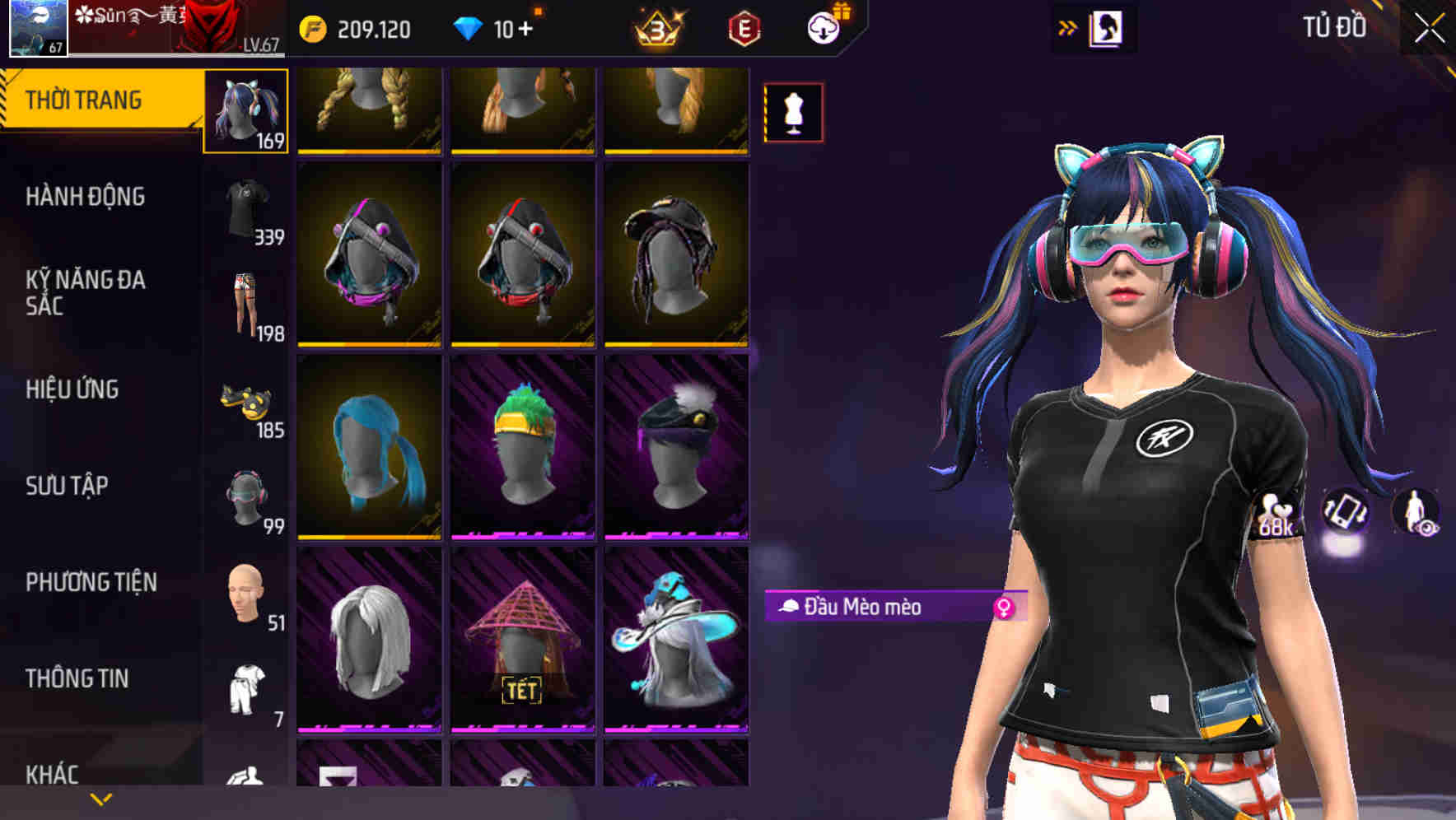Screen dimensions: 1456x820
Task: Open the face category with 51 items
Action: coord(245,594)
